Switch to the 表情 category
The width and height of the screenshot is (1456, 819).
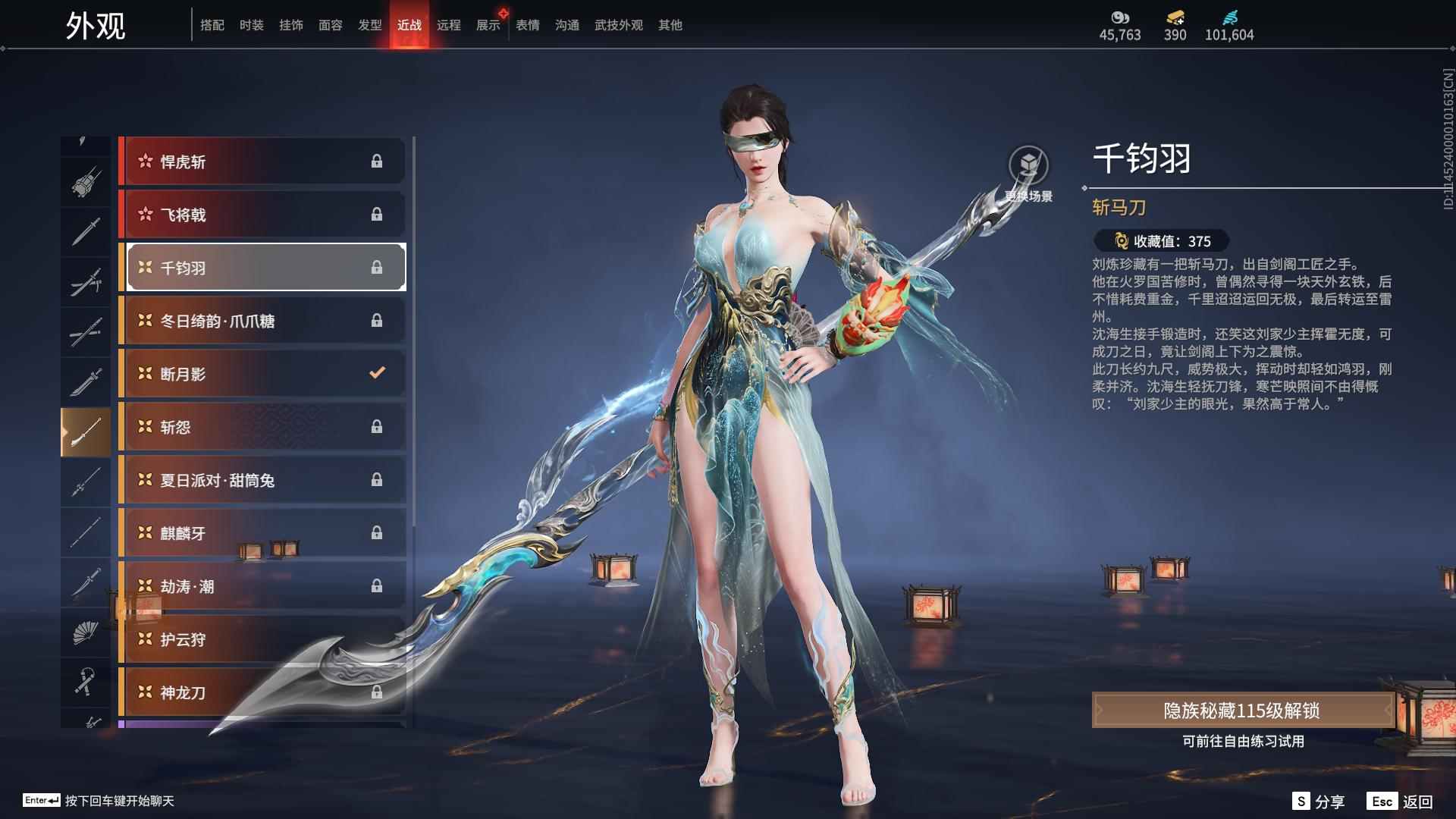point(526,24)
